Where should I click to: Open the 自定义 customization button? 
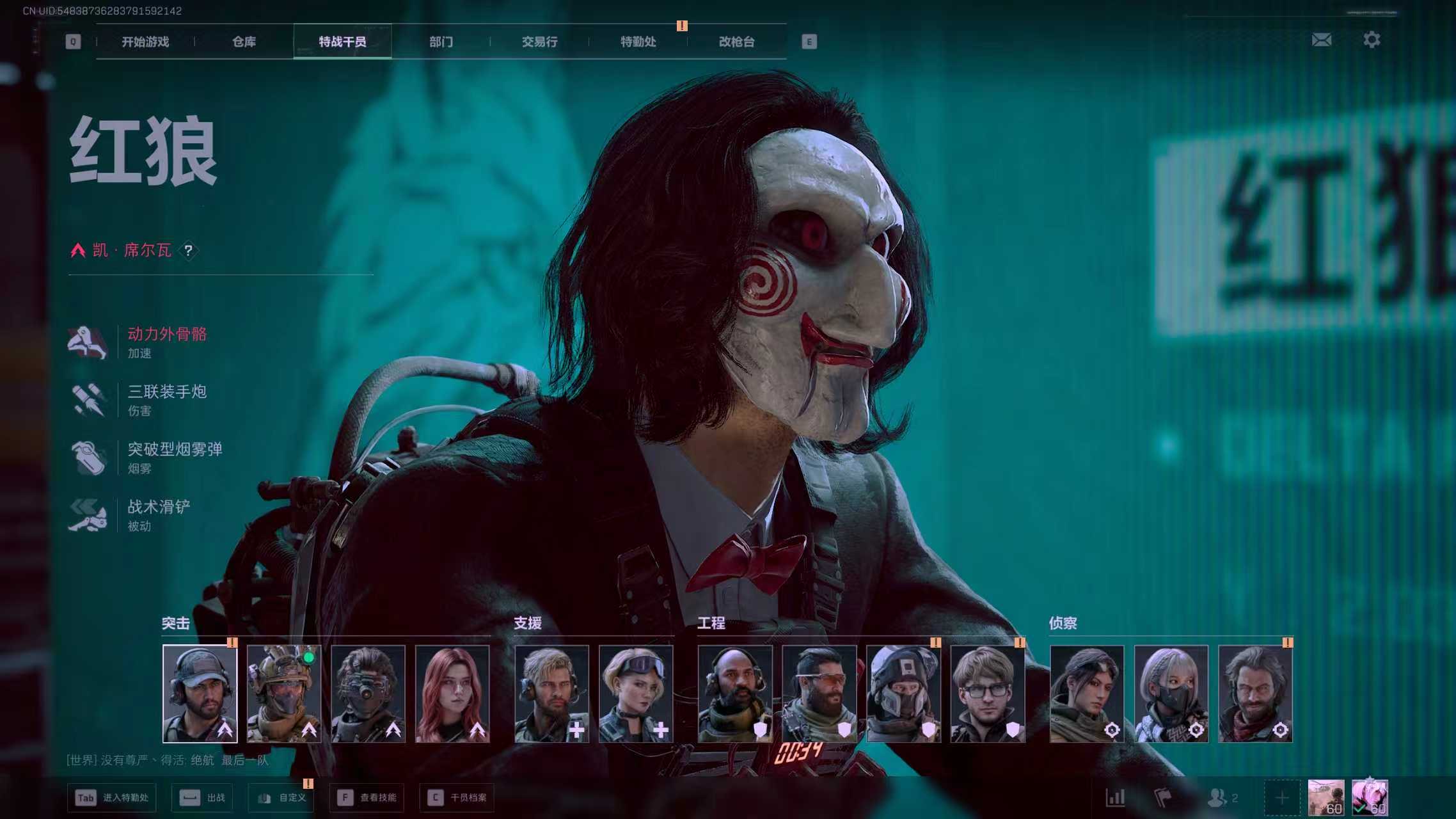click(x=281, y=798)
